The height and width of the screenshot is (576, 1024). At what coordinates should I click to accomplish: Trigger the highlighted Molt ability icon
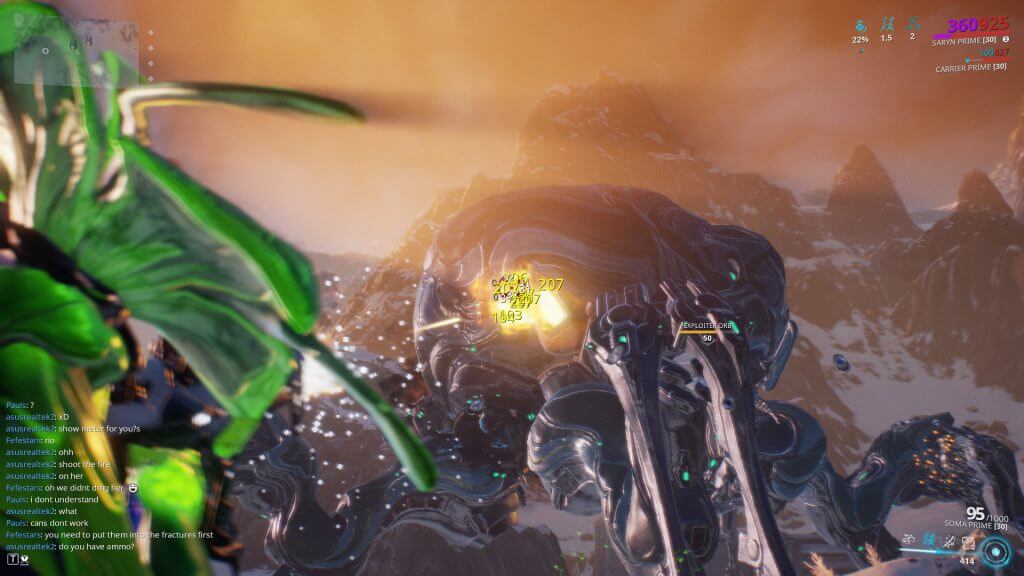(929, 542)
